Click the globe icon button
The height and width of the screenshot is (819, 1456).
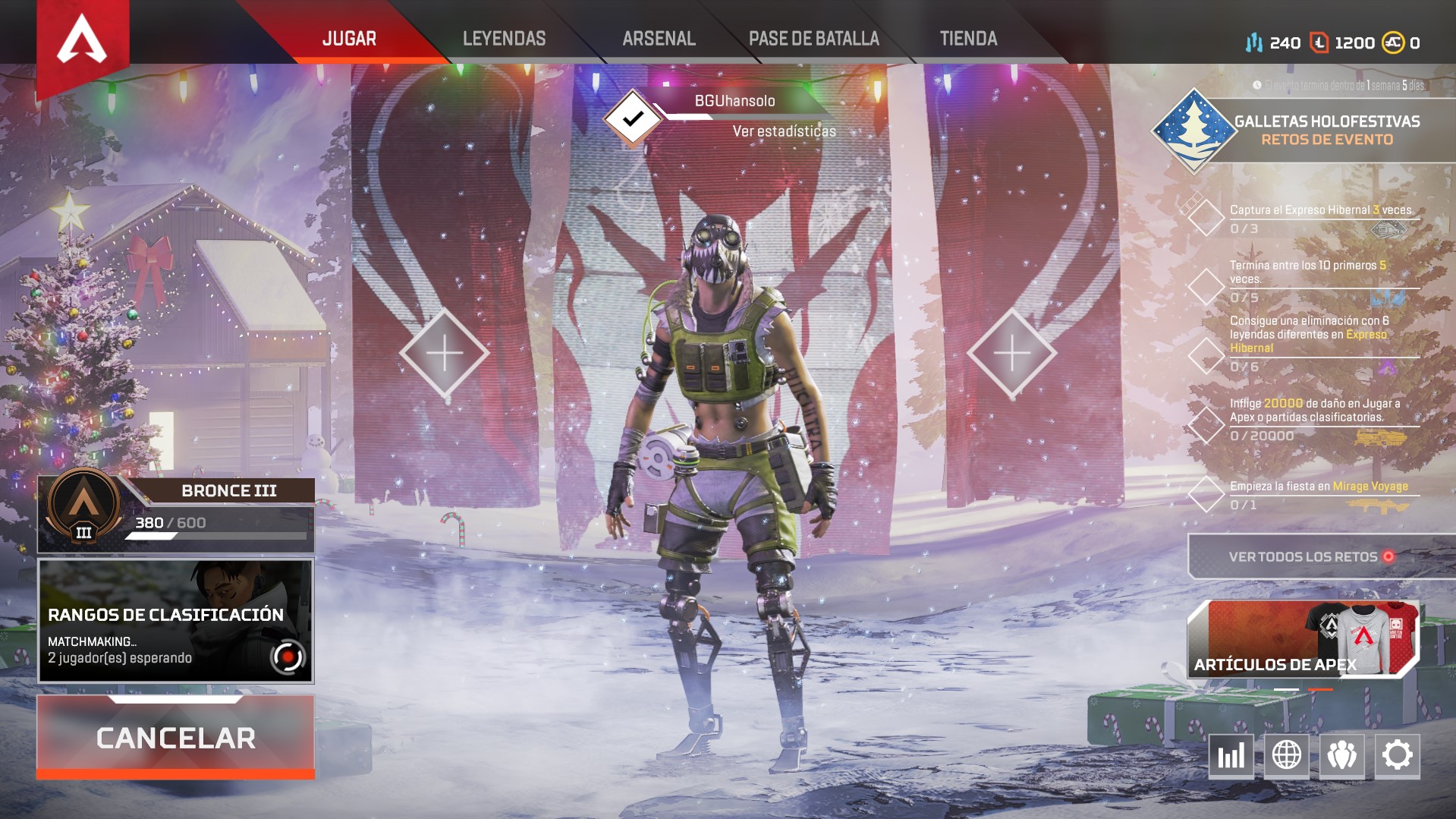point(1286,755)
